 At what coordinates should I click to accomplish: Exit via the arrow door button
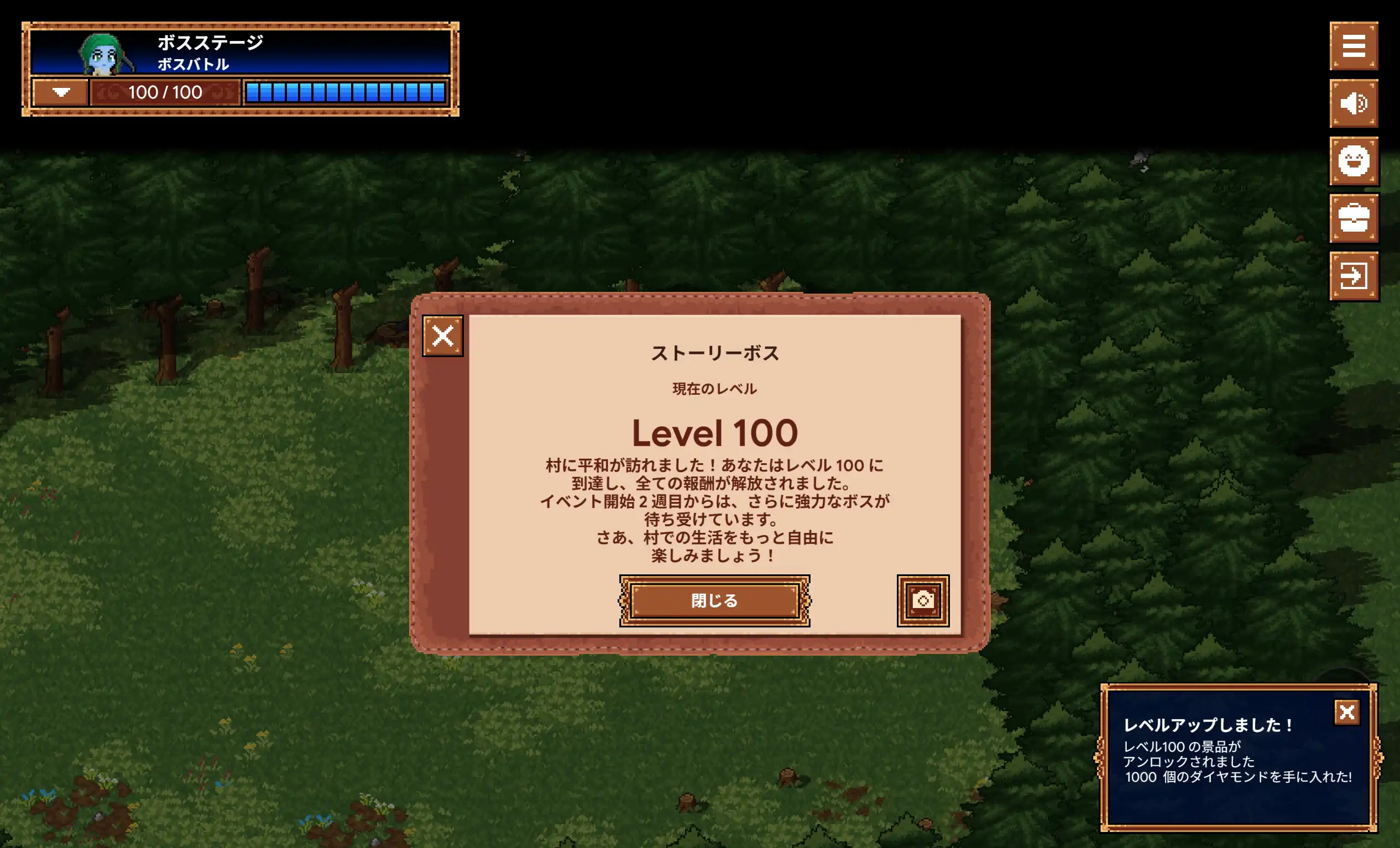[x=1354, y=276]
